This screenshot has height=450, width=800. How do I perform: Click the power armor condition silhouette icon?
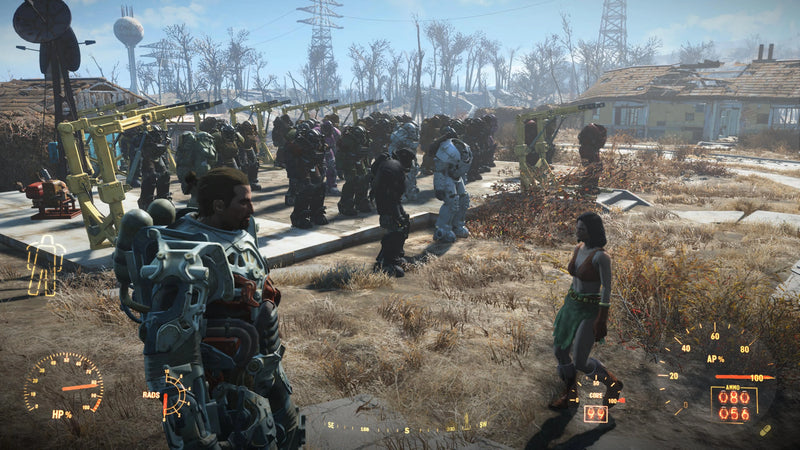point(45,266)
